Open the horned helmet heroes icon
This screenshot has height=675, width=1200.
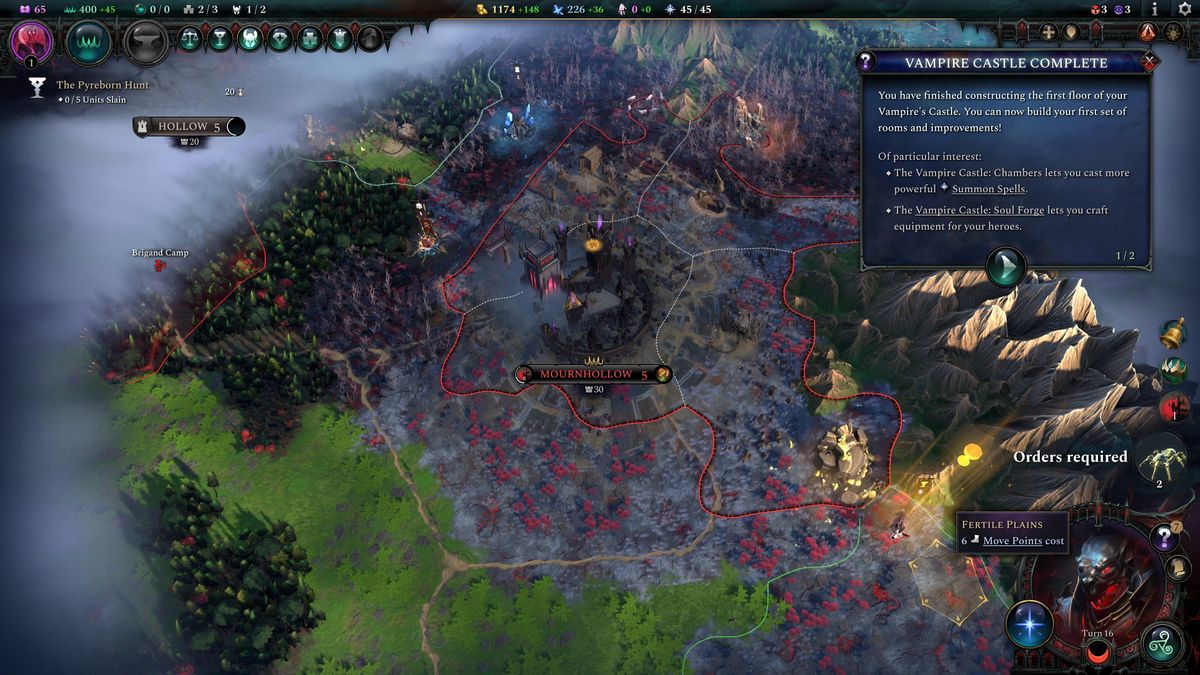[250, 39]
